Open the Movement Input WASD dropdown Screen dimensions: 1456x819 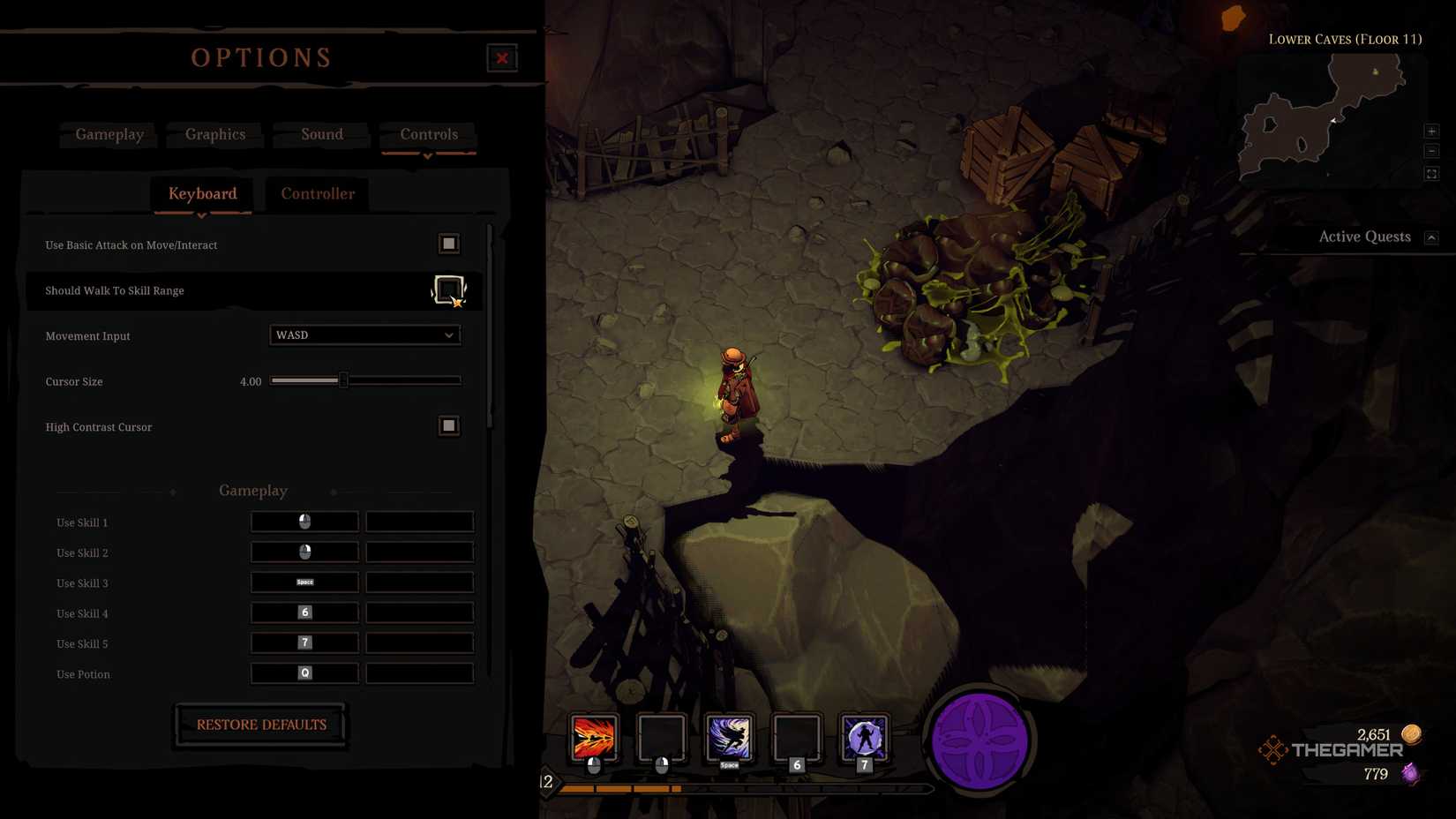tap(364, 335)
